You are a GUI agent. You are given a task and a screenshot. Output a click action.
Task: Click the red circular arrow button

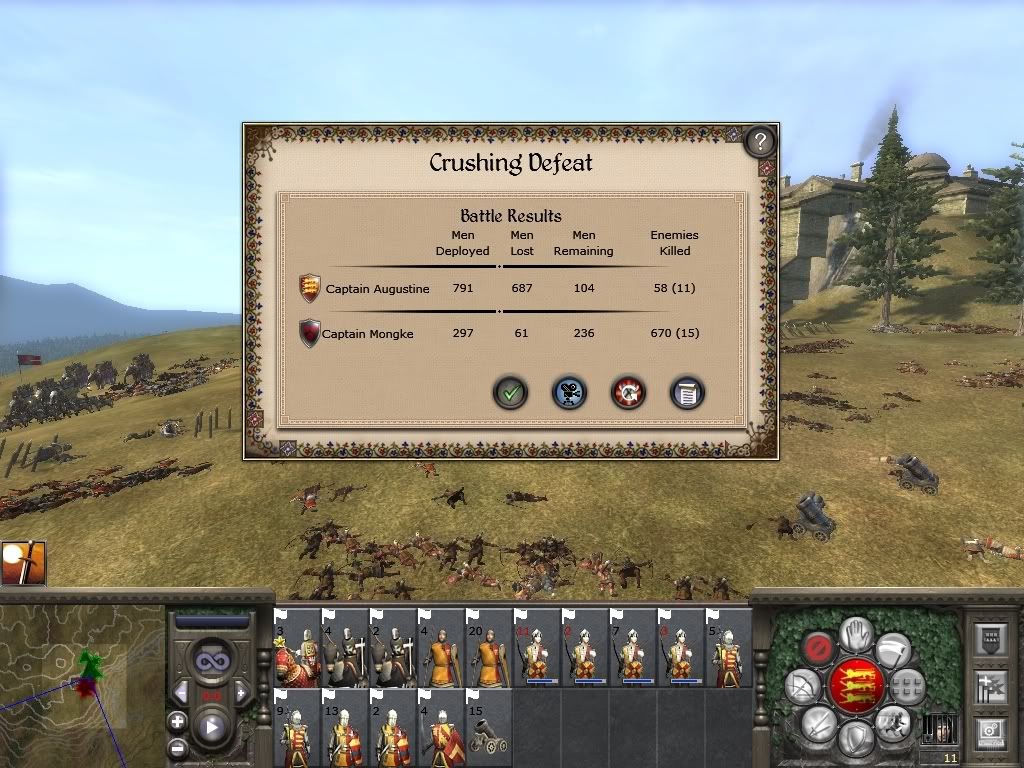coord(629,393)
